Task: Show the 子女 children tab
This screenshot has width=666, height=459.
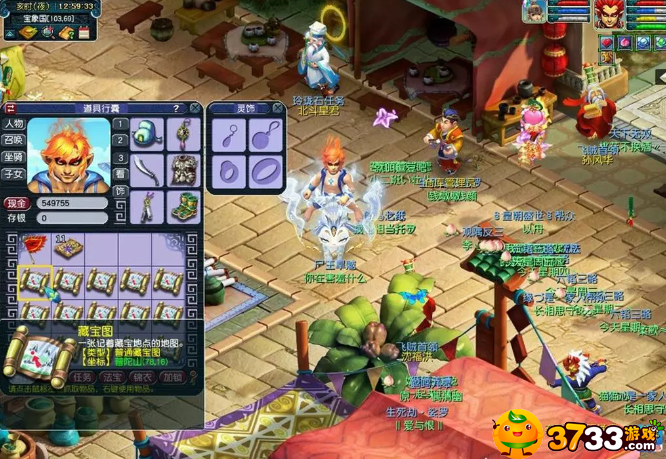Action: 13,172
